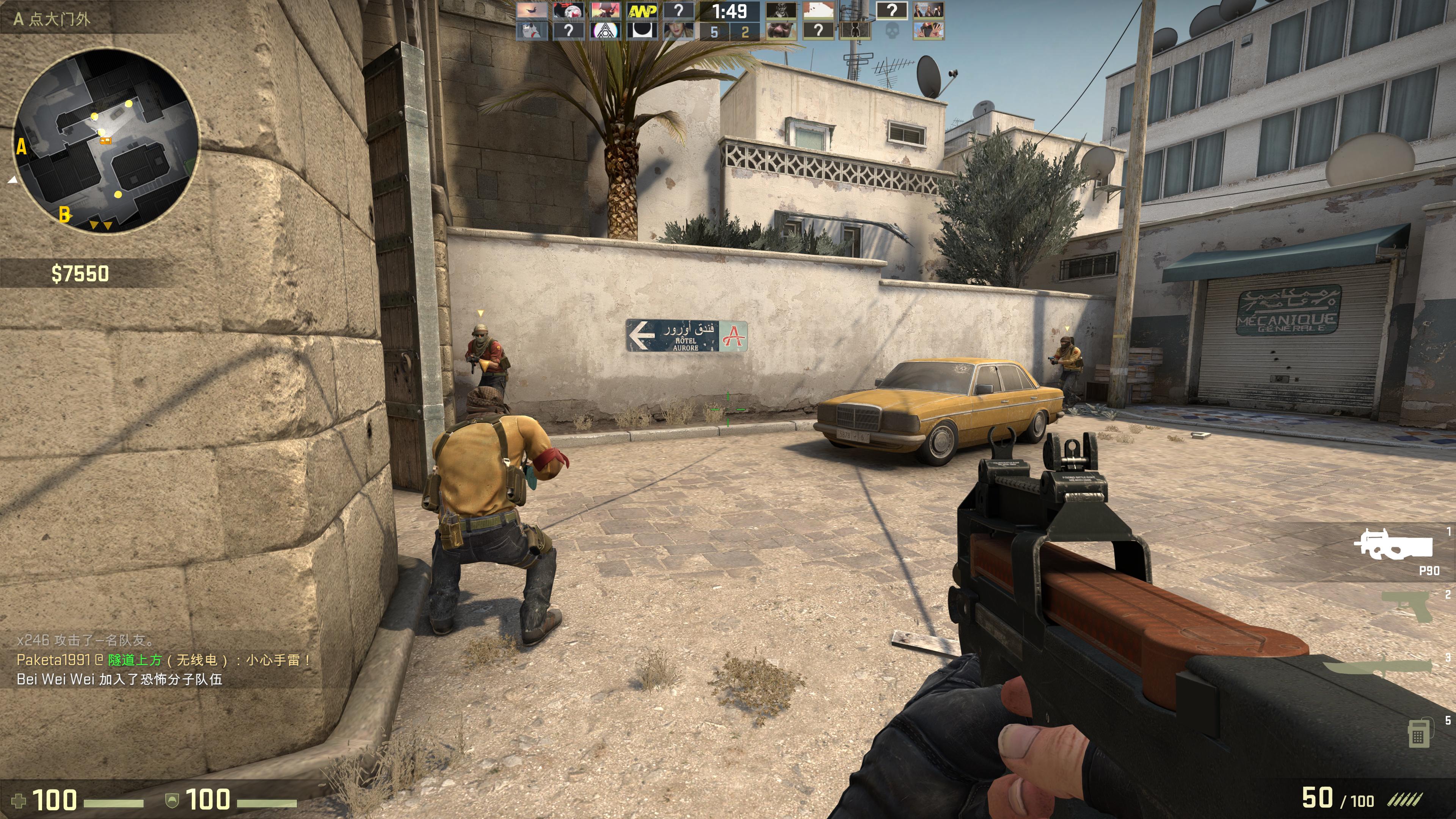Equip the knife from slot 3
Image resolution: width=1456 pixels, height=819 pixels.
click(1379, 668)
